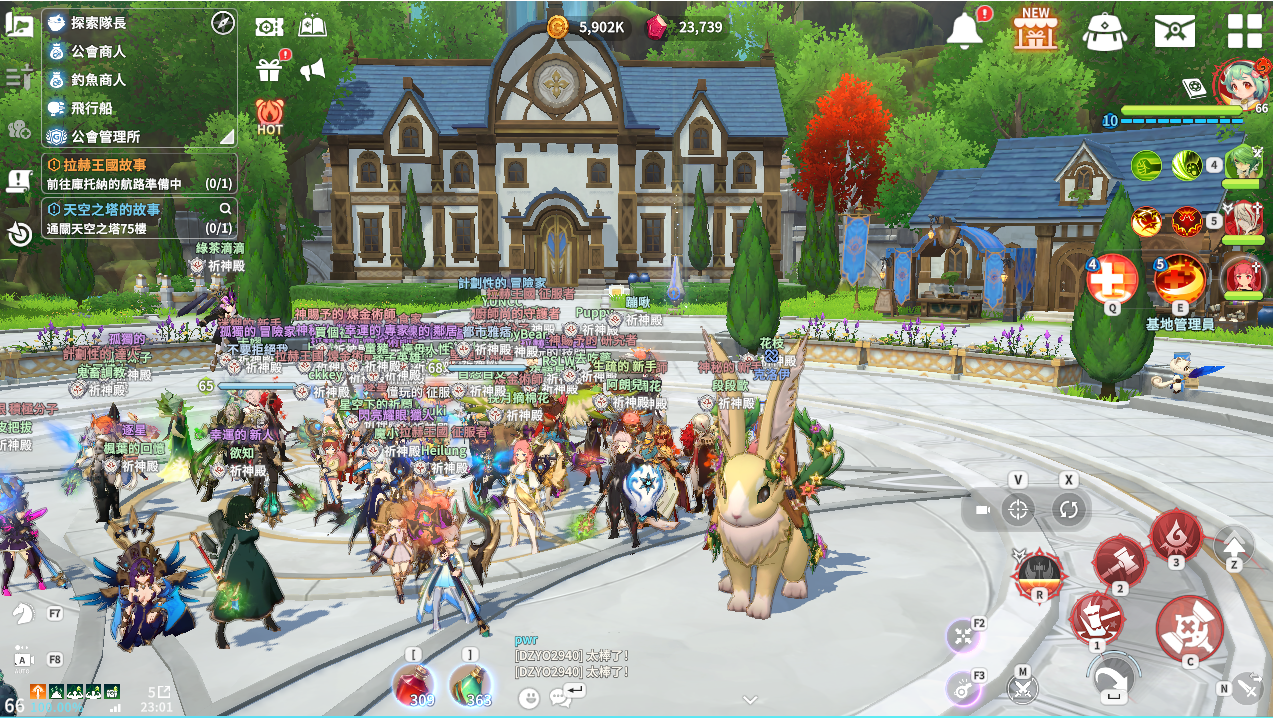Viewport: 1273px width, 718px height.
Task: Open the spellbook codex icon
Action: 313,27
